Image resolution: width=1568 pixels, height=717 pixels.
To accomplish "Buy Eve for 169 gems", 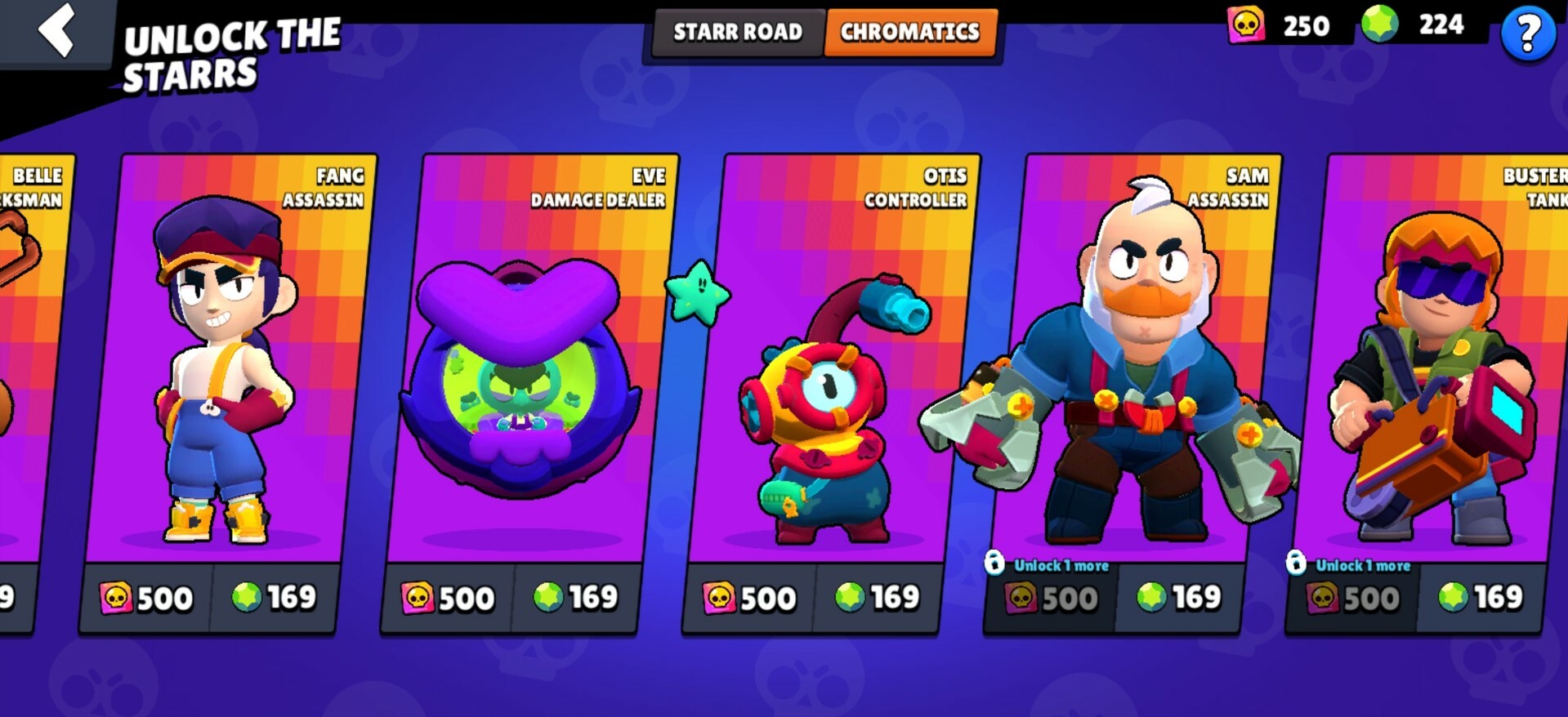I will click(576, 598).
